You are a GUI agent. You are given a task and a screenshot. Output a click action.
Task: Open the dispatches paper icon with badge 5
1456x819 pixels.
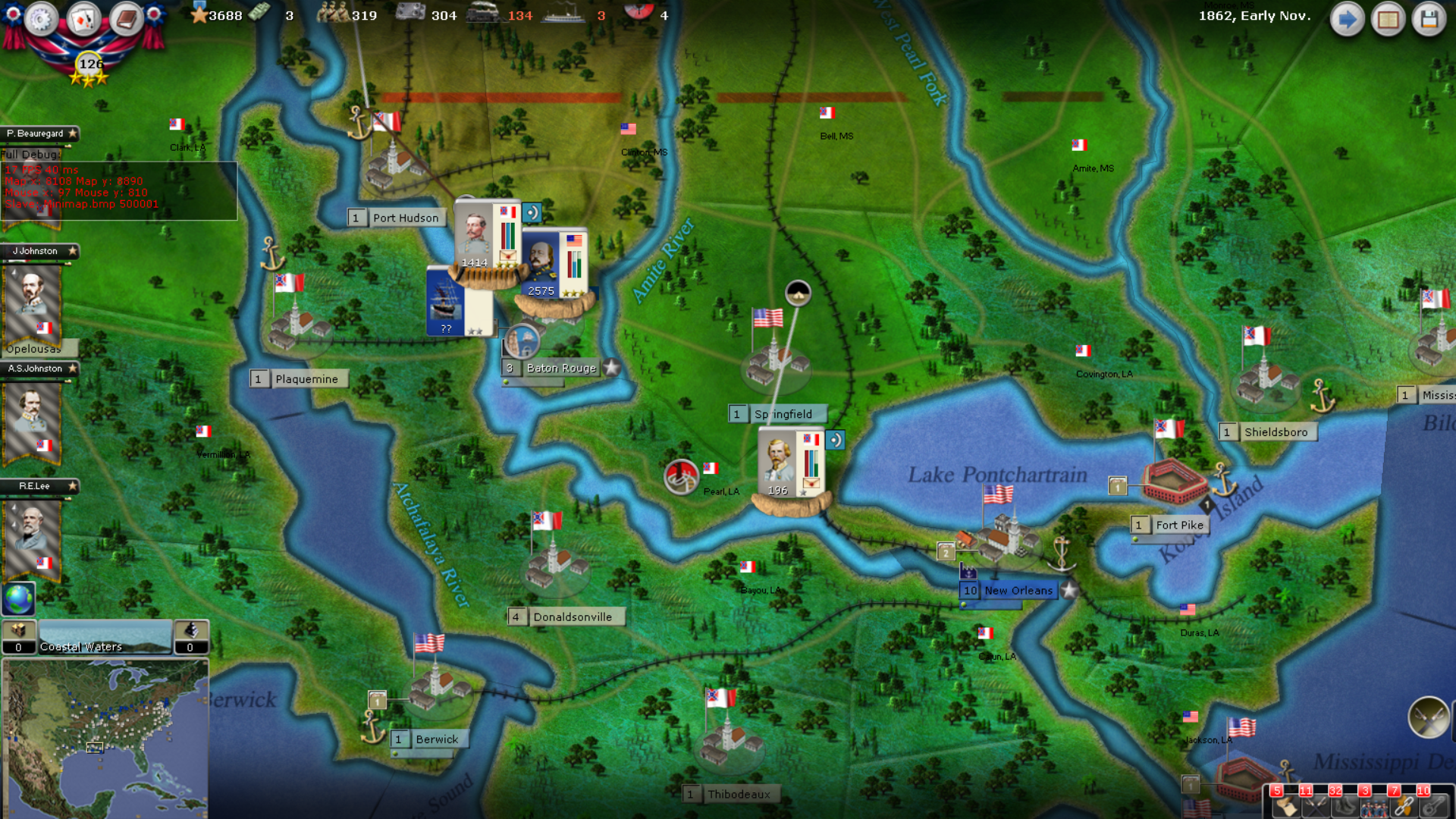pyautogui.click(x=1285, y=808)
